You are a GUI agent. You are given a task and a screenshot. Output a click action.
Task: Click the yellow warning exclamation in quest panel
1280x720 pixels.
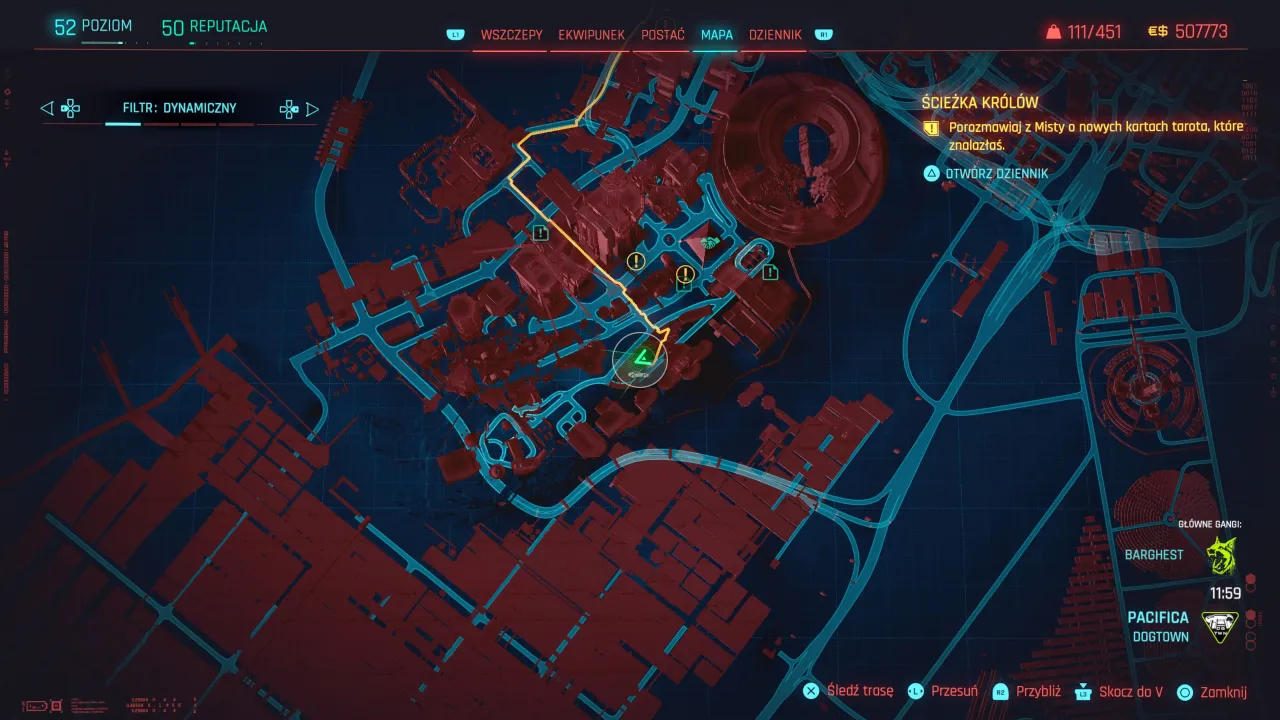930,127
